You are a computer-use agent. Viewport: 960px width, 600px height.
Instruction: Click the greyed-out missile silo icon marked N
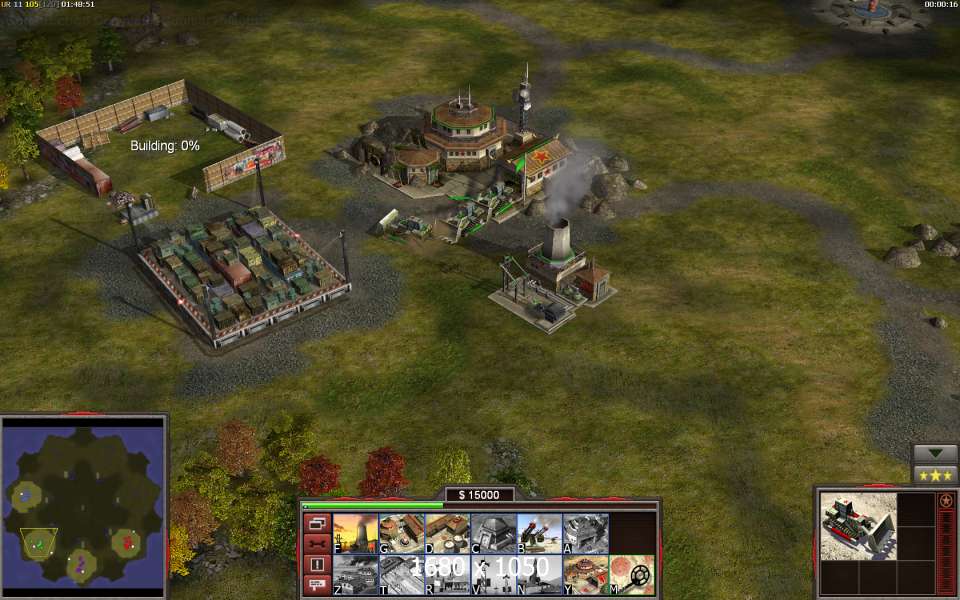[x=539, y=575]
